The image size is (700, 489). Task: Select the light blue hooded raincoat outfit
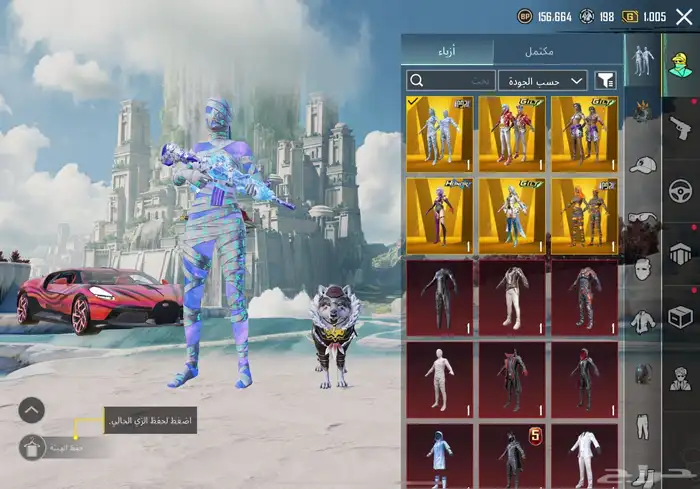click(x=439, y=458)
